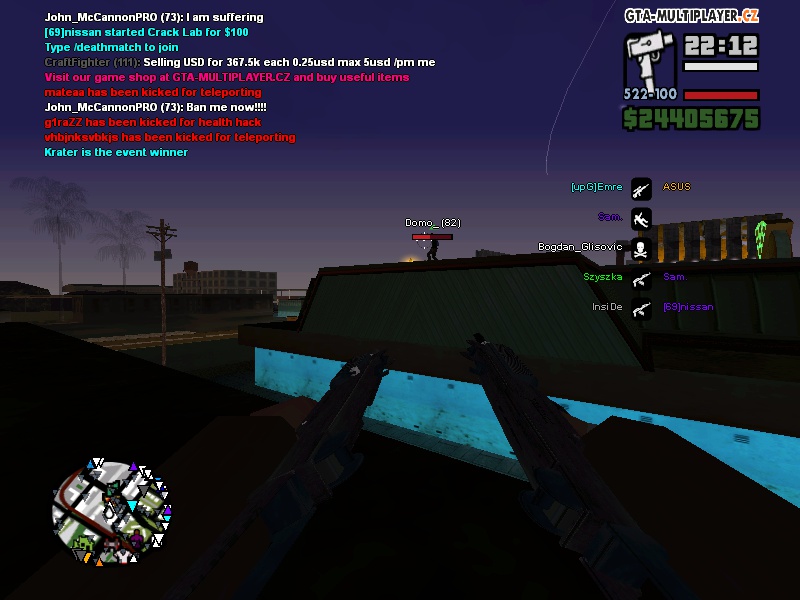Click the skull icon beside Bogdan_Glisovic
The width and height of the screenshot is (800, 600).
pos(641,247)
